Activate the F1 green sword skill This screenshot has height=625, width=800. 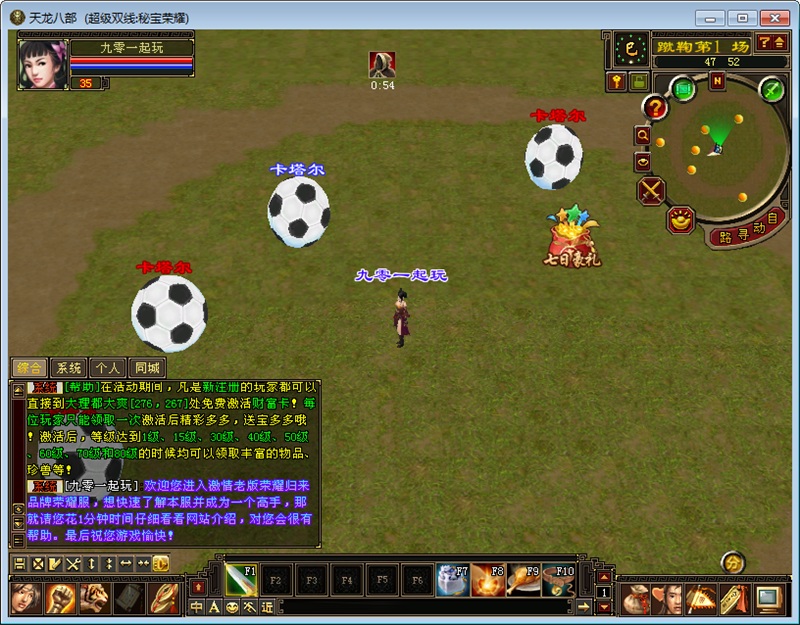241,579
